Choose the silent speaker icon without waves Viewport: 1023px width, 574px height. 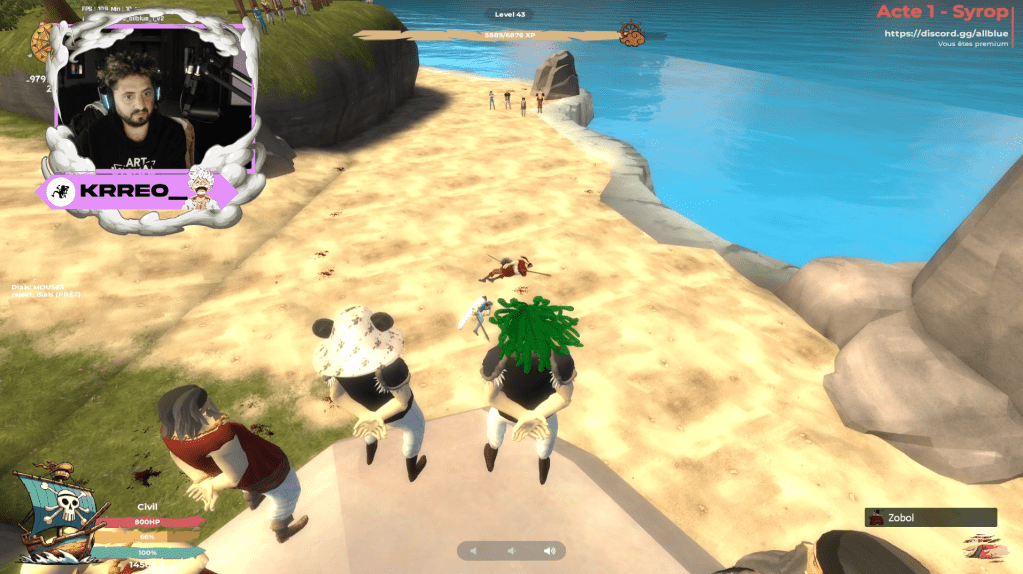475,551
